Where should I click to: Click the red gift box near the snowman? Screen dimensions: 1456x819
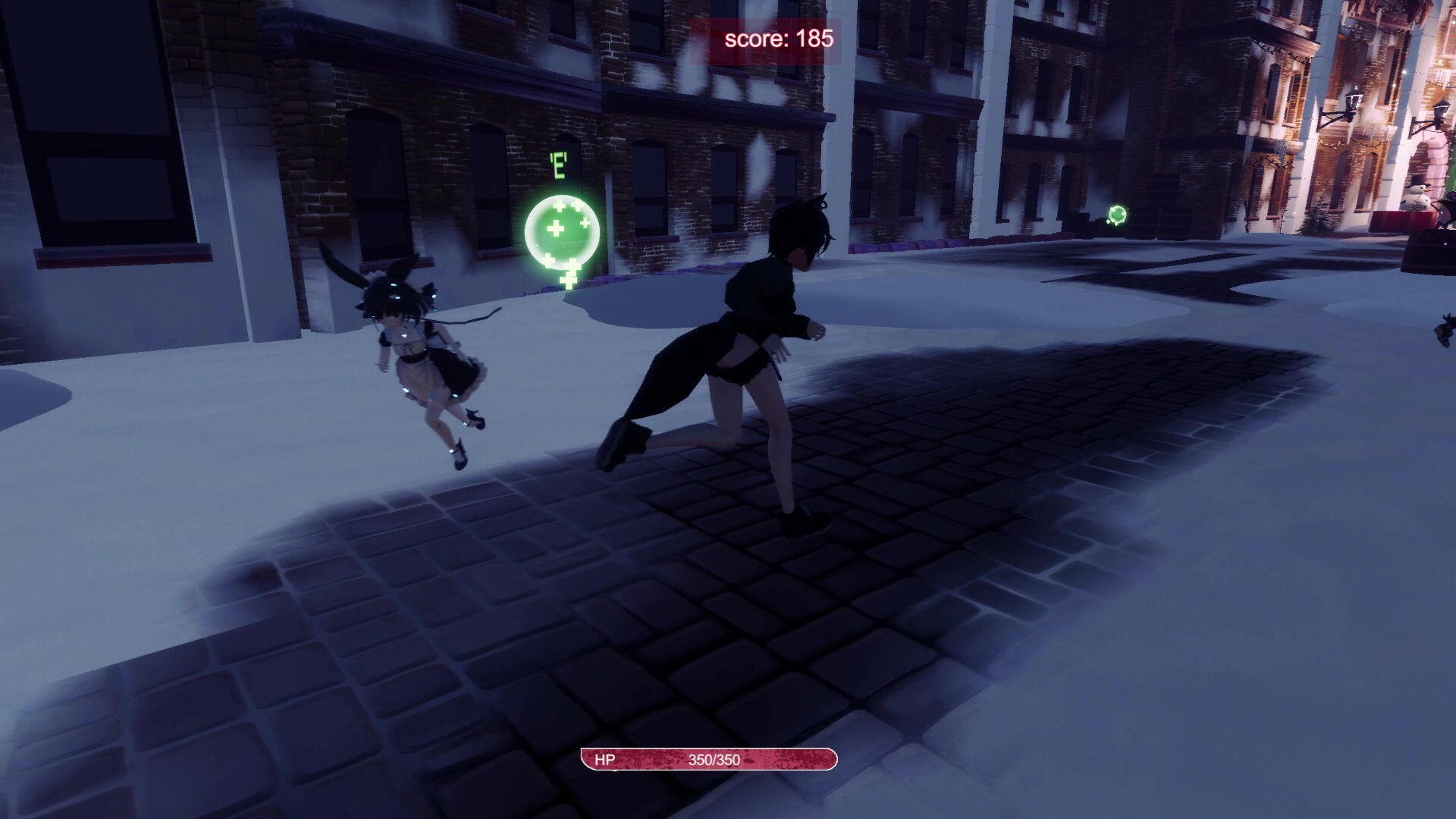click(x=1401, y=218)
